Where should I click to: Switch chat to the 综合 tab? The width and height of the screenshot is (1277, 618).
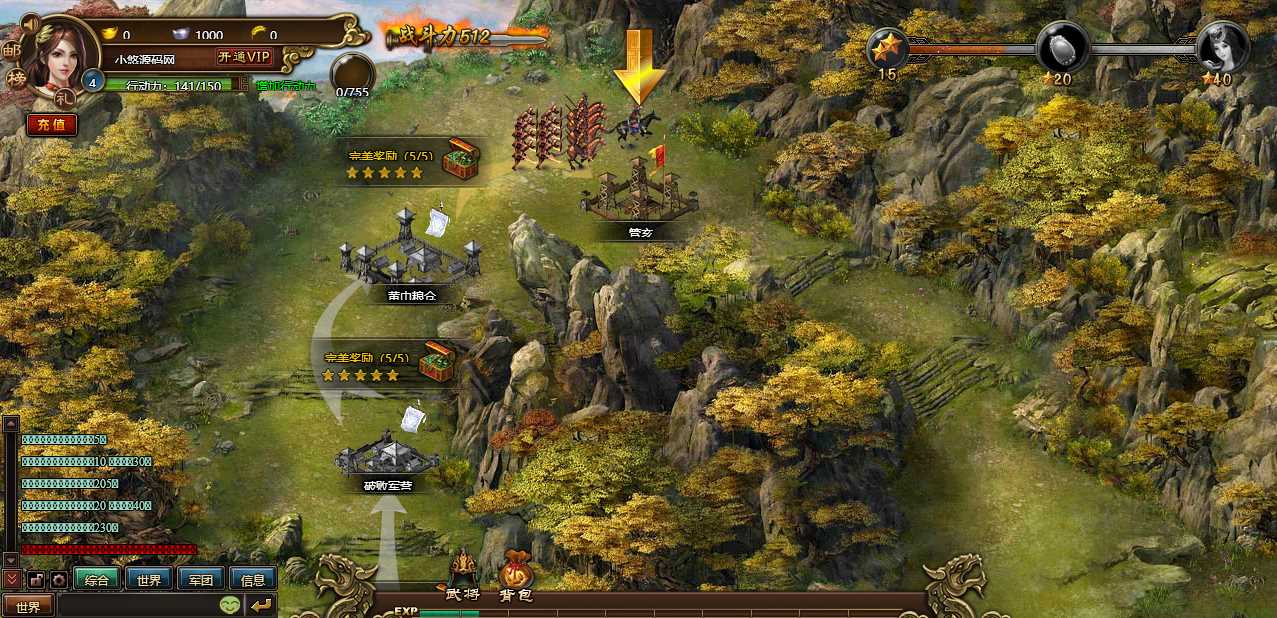pos(97,579)
